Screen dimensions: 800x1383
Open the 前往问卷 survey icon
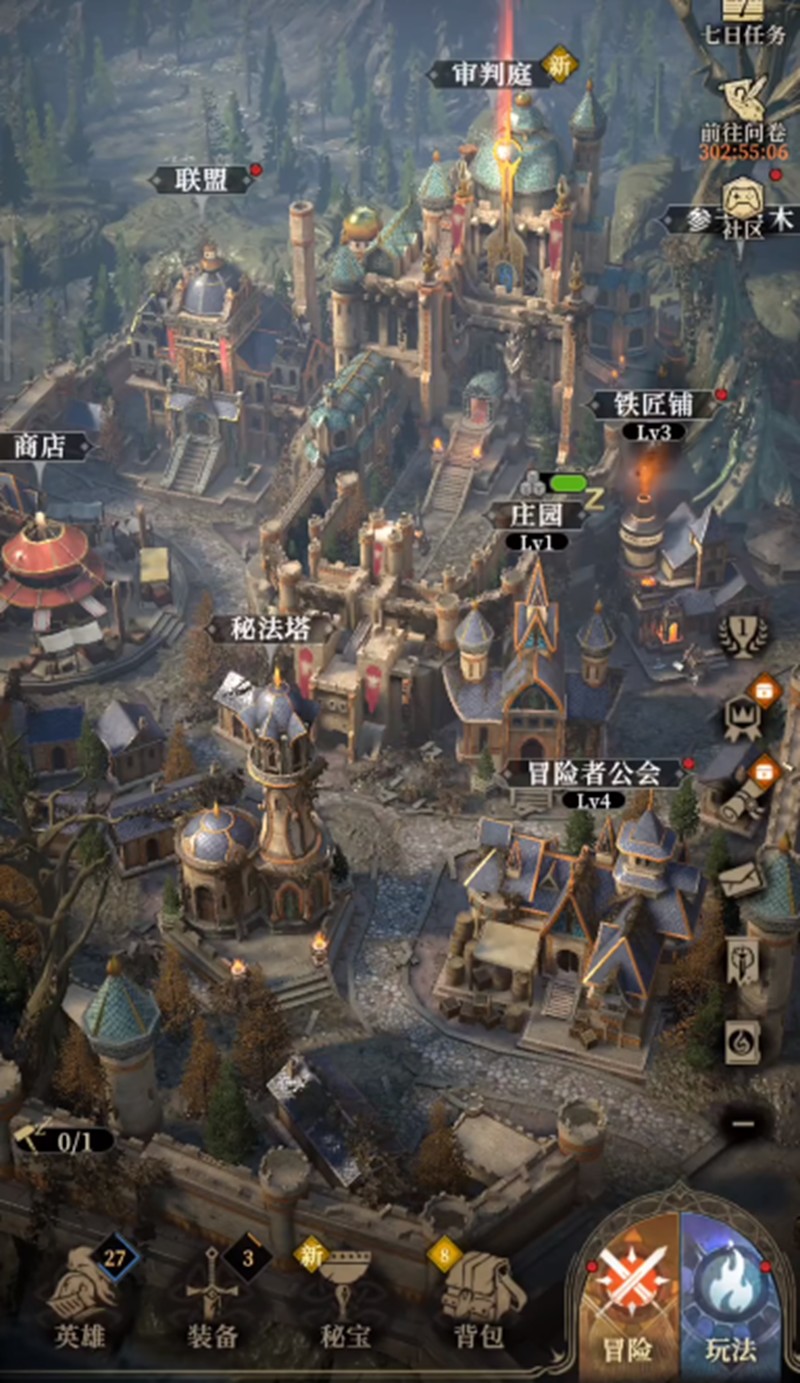coord(742,112)
